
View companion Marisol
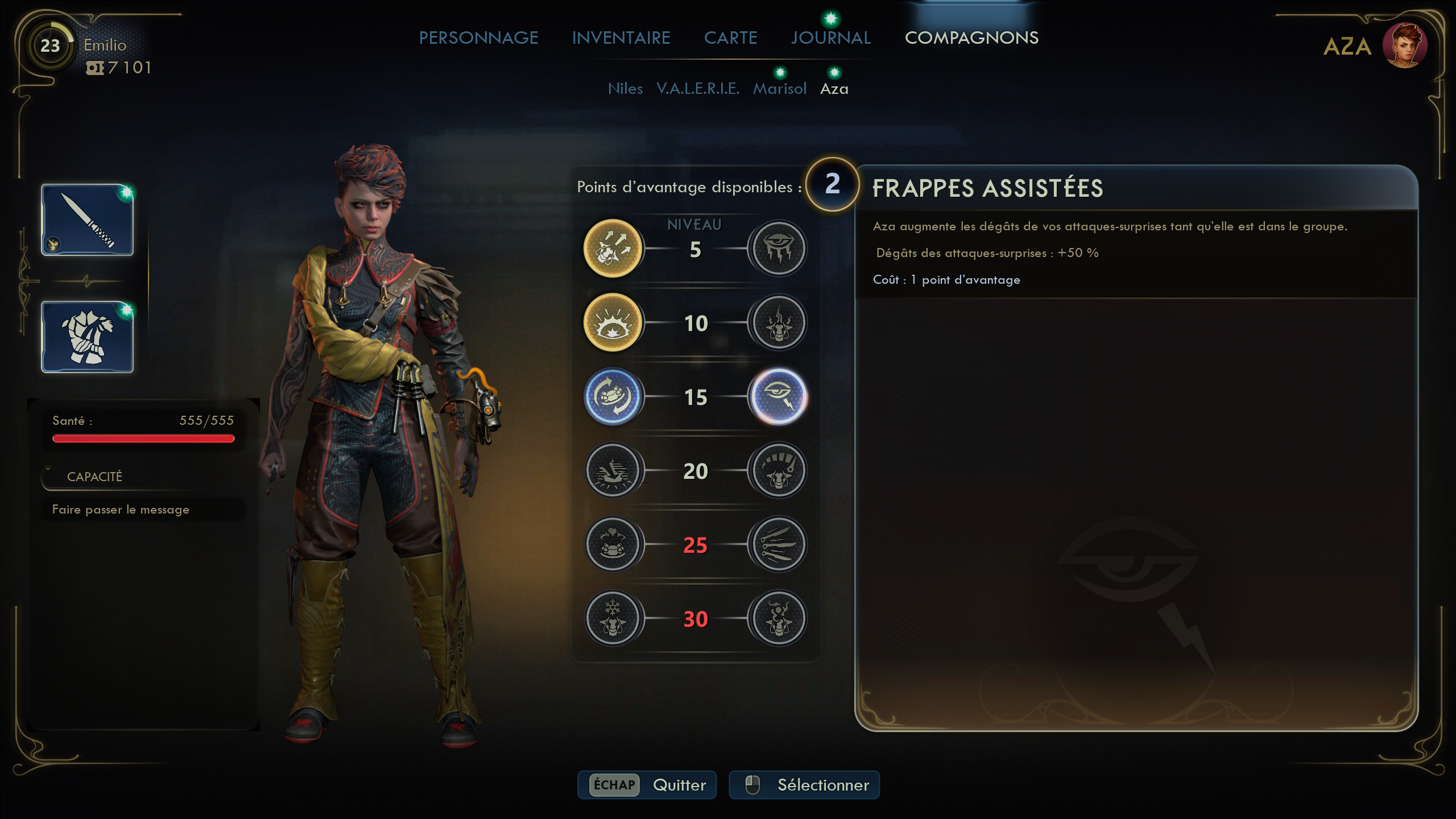coord(780,89)
